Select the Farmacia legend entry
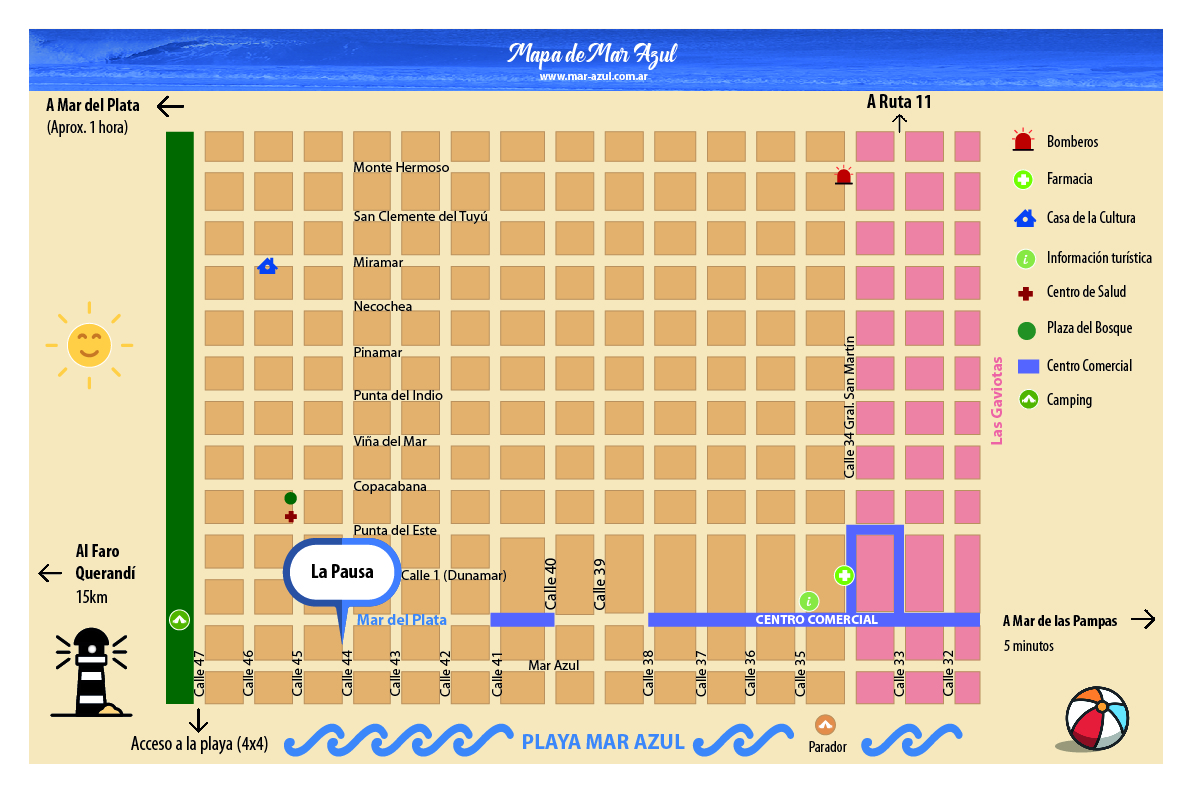The height and width of the screenshot is (793, 1192). click(1069, 180)
